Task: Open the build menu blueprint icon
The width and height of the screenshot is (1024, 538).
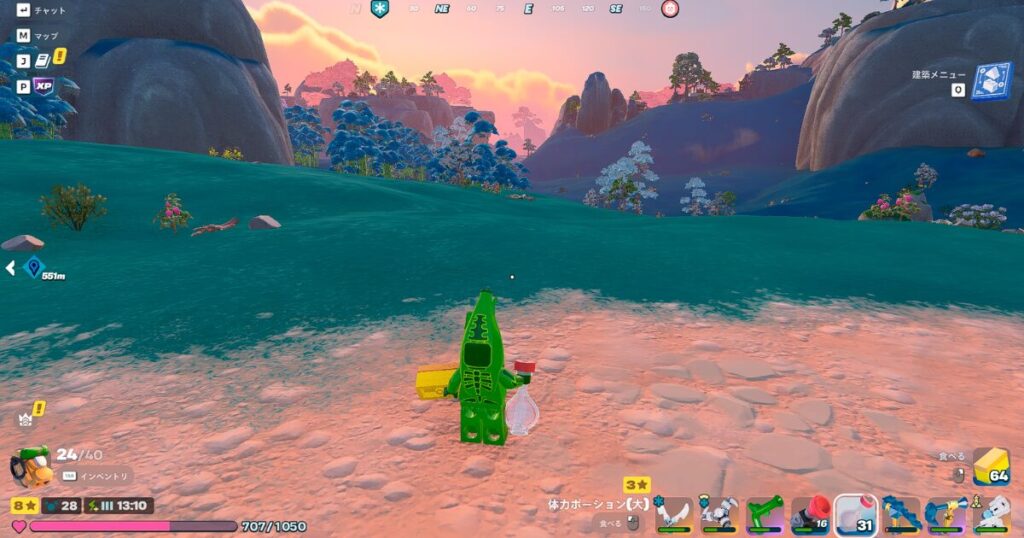Action: pyautogui.click(x=991, y=81)
